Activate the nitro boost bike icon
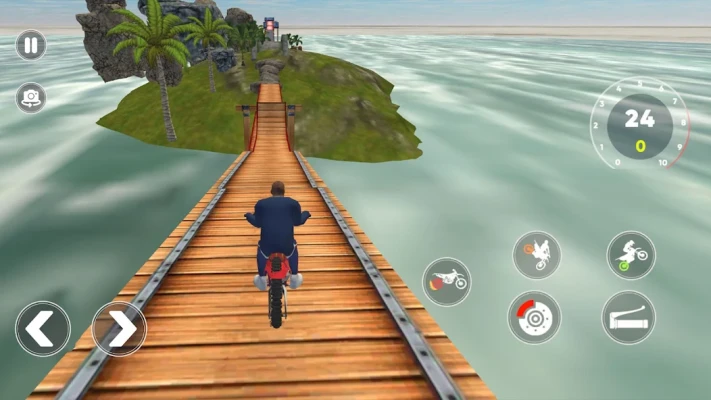The height and width of the screenshot is (400, 711). pyautogui.click(x=446, y=281)
